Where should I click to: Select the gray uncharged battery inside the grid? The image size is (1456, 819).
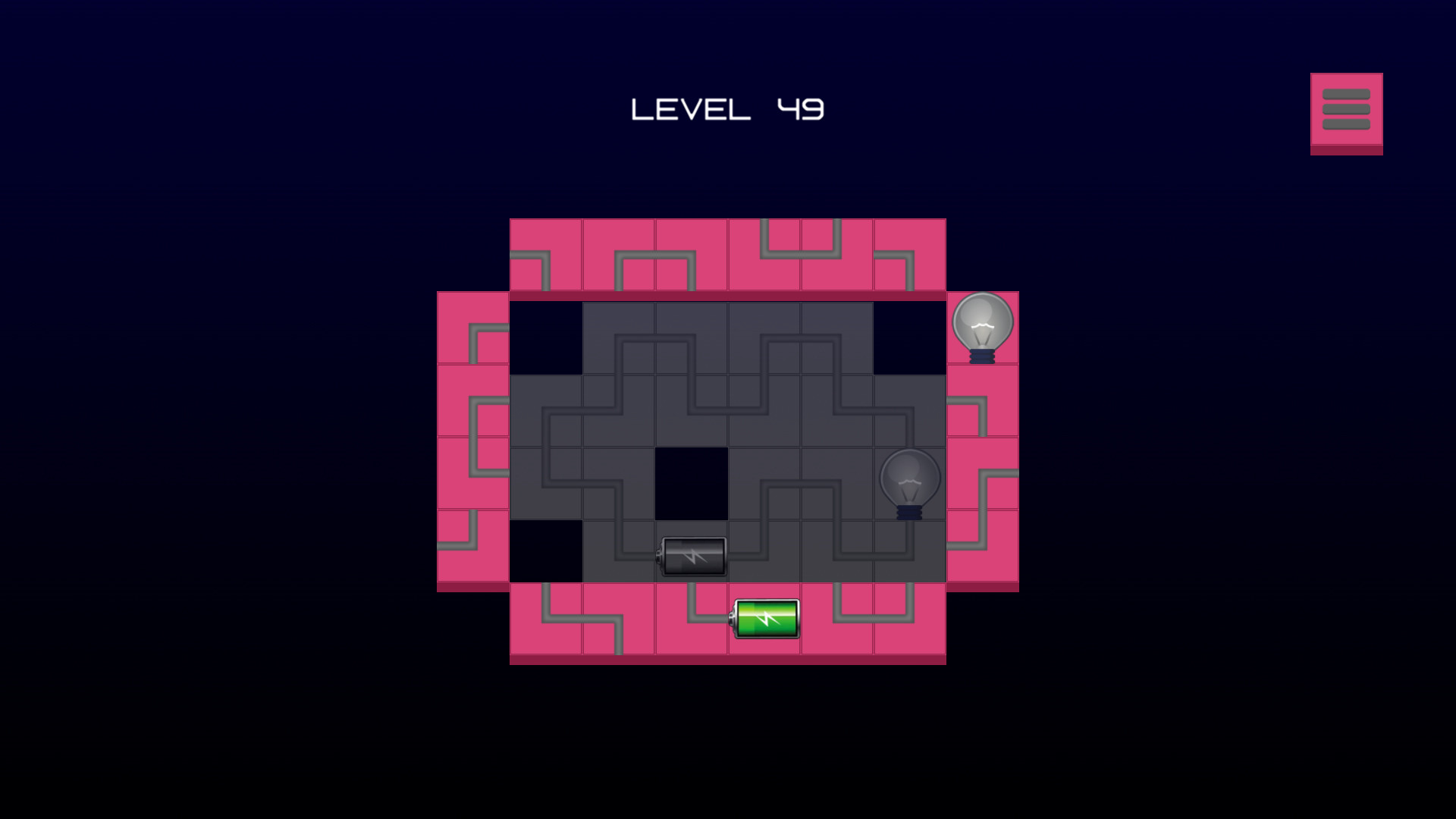point(693,556)
